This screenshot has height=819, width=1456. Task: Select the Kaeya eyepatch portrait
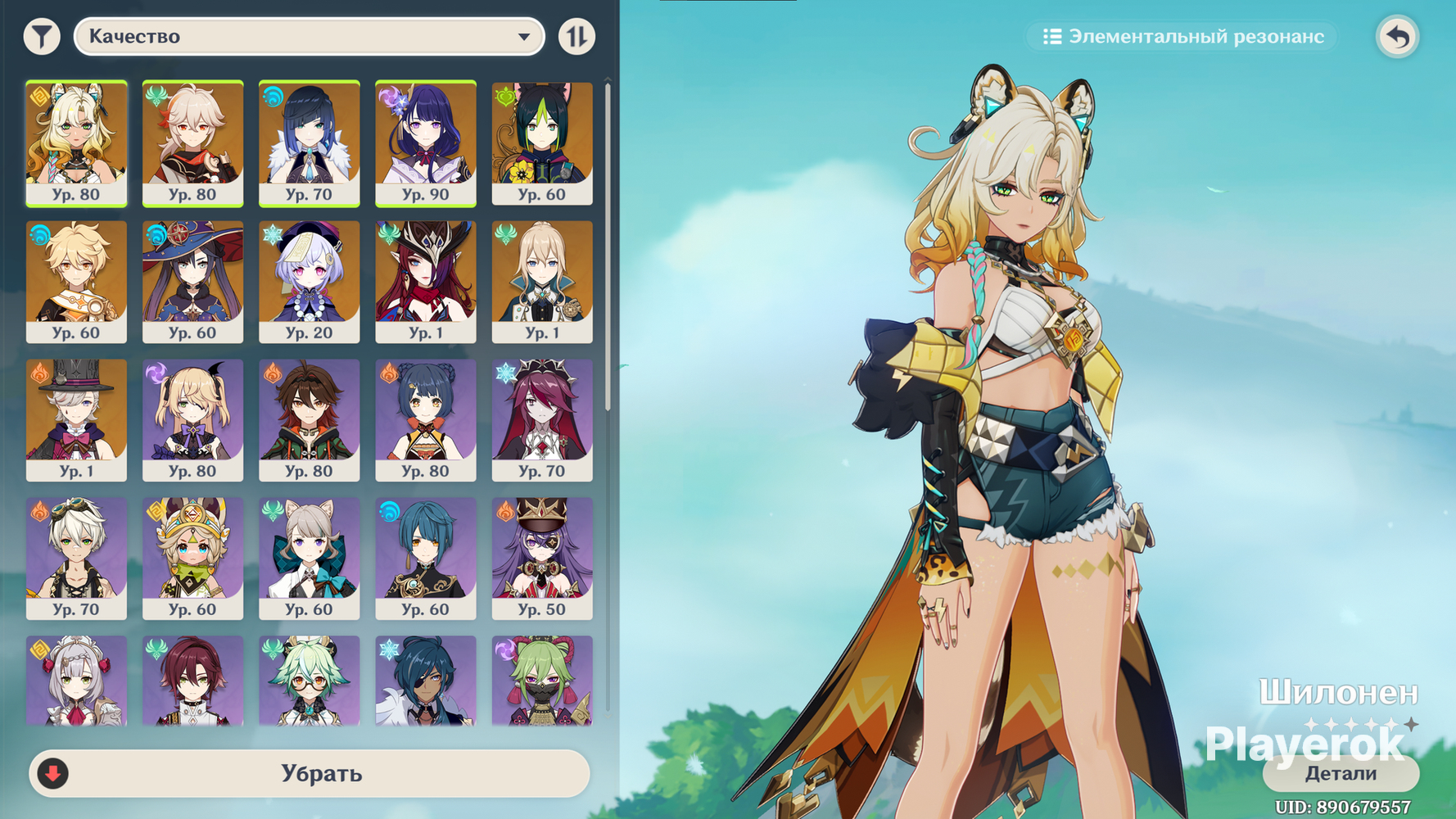[x=425, y=681]
